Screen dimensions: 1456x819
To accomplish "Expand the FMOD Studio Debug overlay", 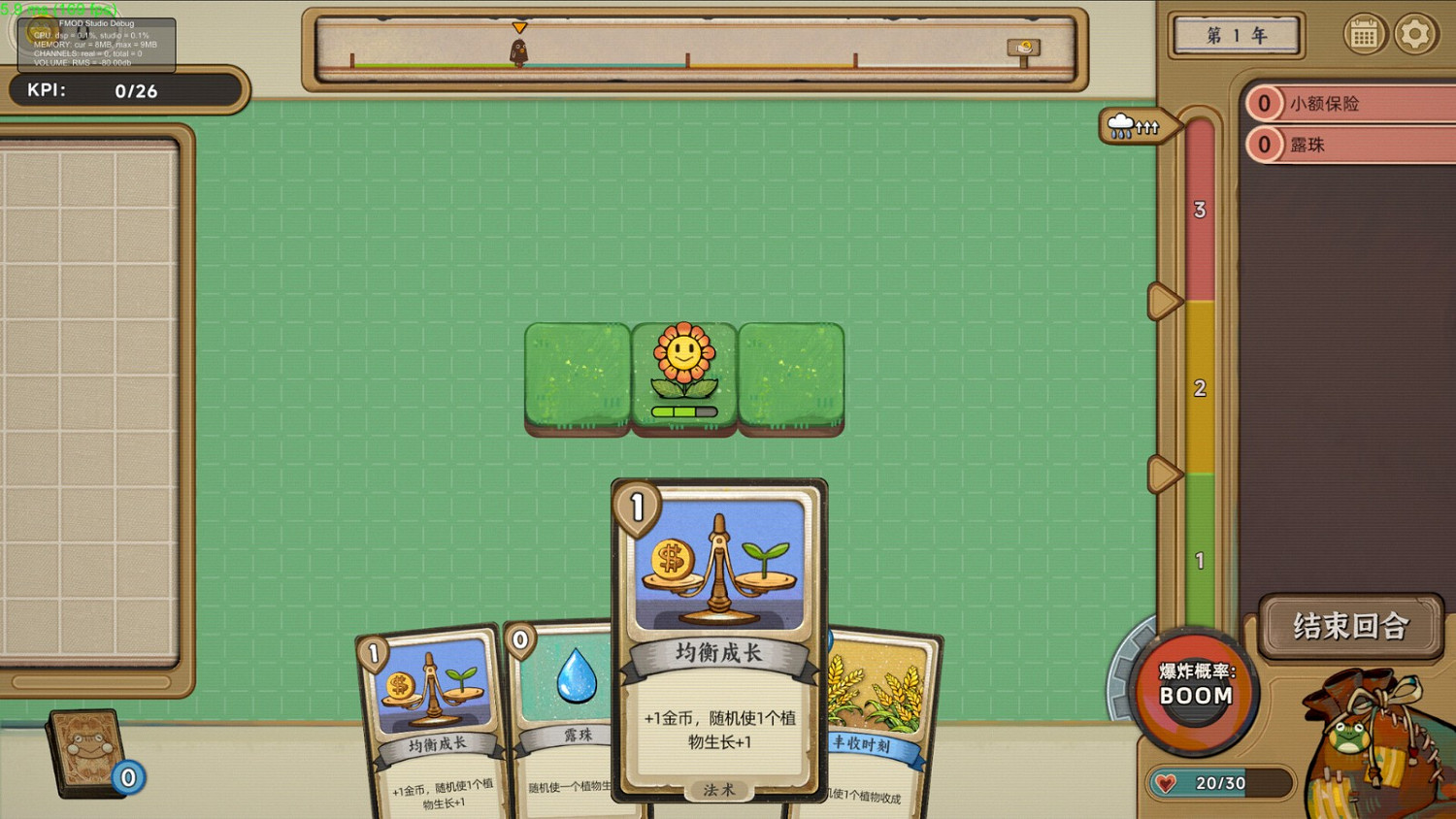I will click(x=97, y=44).
